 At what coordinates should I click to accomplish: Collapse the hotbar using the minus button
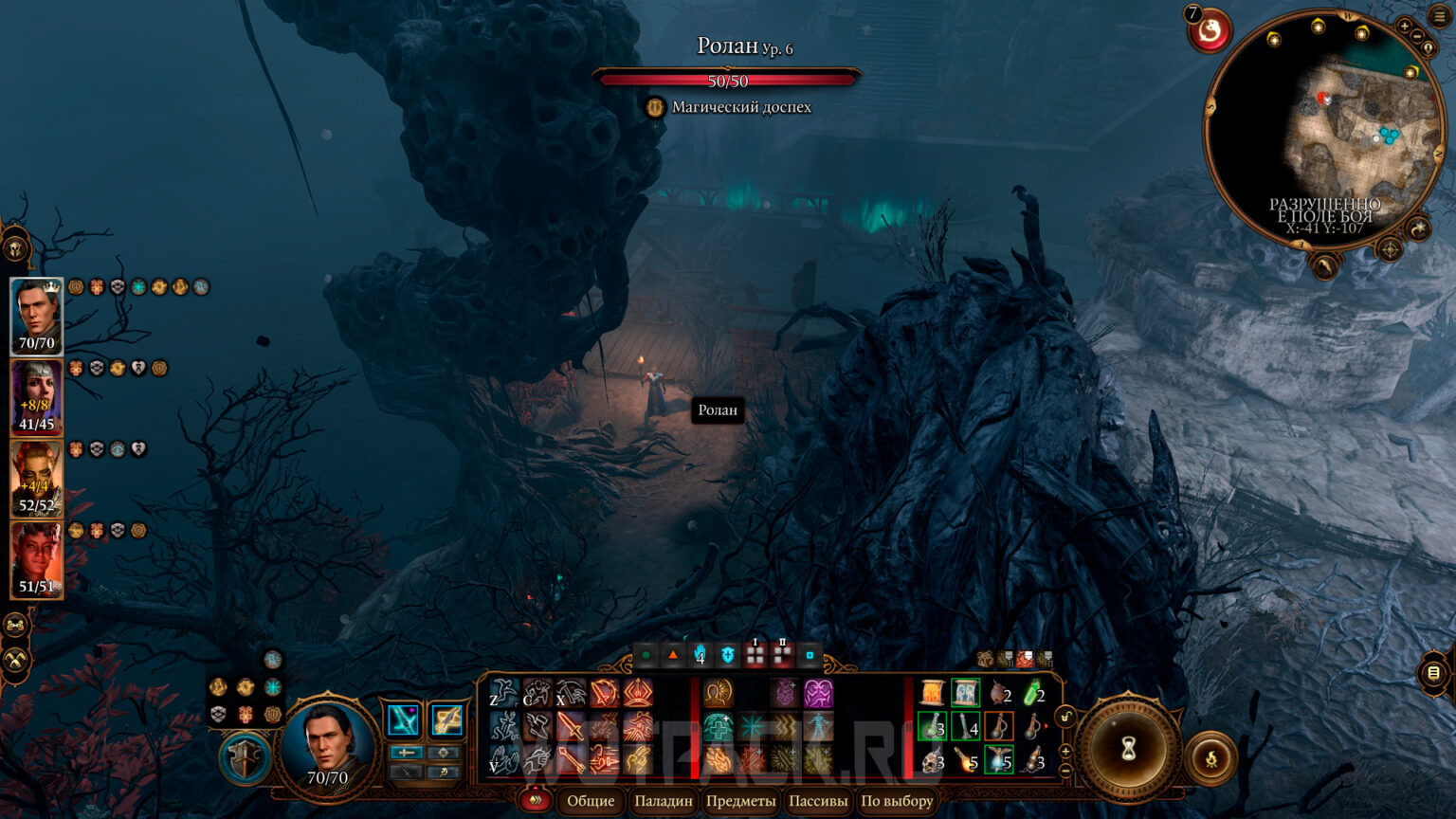1065,770
